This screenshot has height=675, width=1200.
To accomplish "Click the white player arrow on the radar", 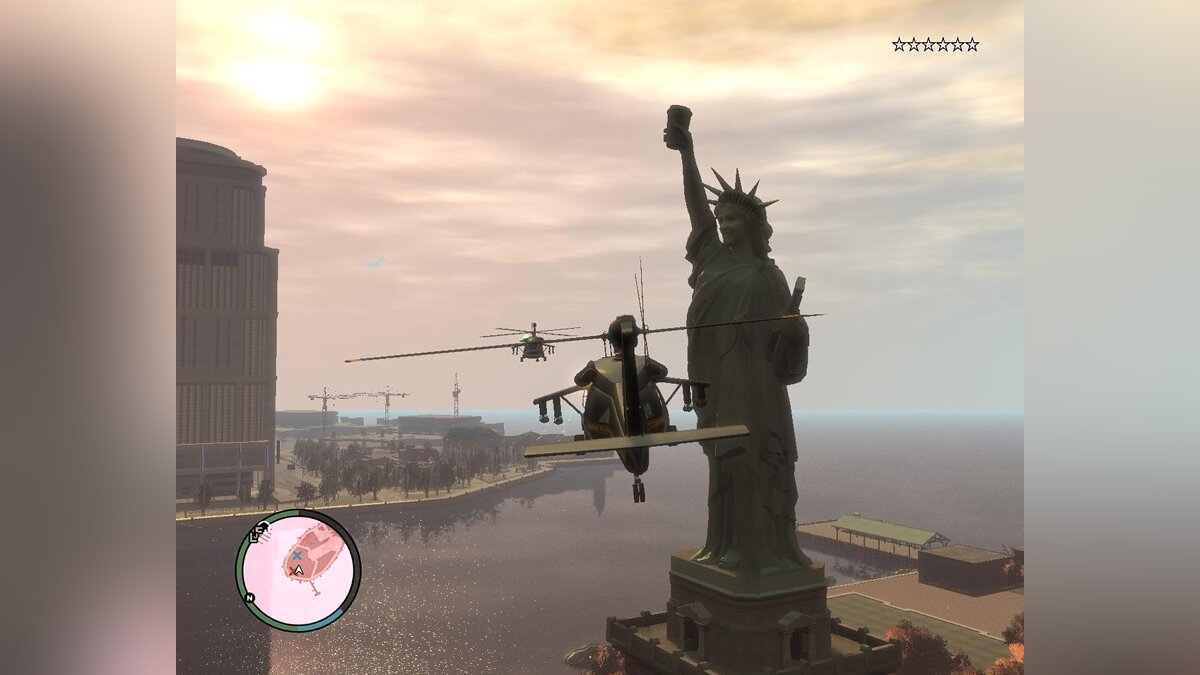I will [297, 572].
